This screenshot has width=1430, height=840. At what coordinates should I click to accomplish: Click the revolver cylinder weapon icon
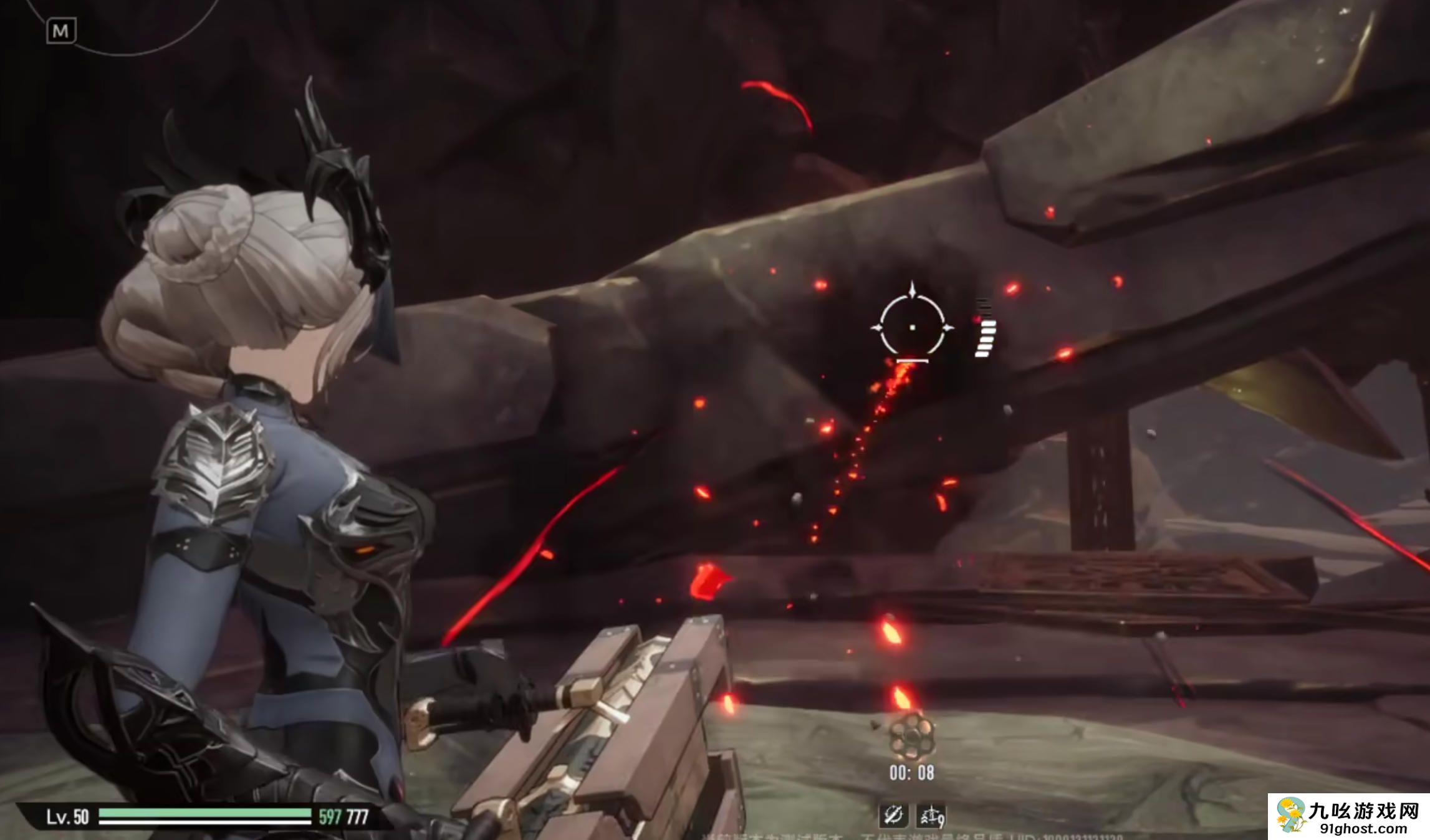[x=911, y=736]
